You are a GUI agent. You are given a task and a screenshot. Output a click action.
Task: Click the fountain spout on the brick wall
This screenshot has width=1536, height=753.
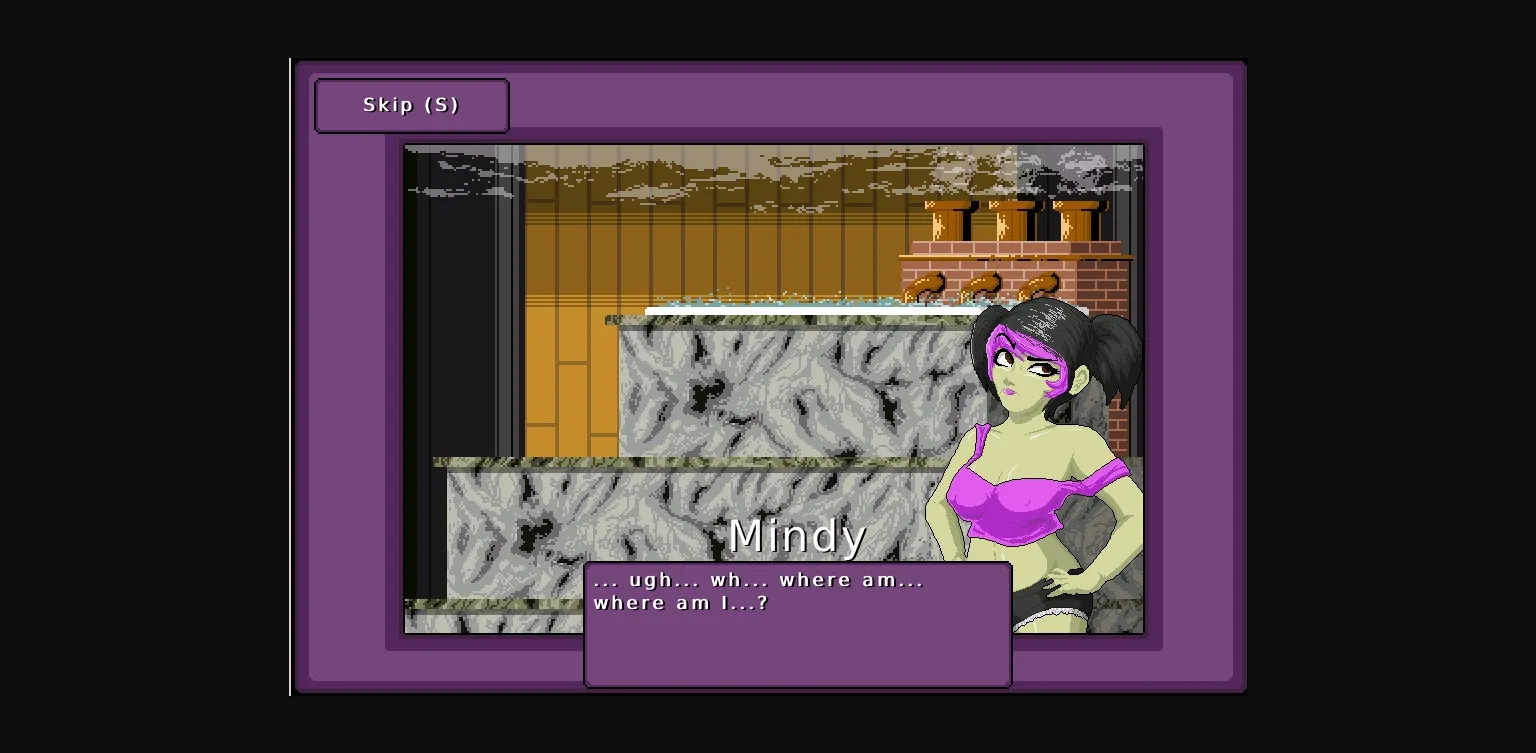(985, 285)
